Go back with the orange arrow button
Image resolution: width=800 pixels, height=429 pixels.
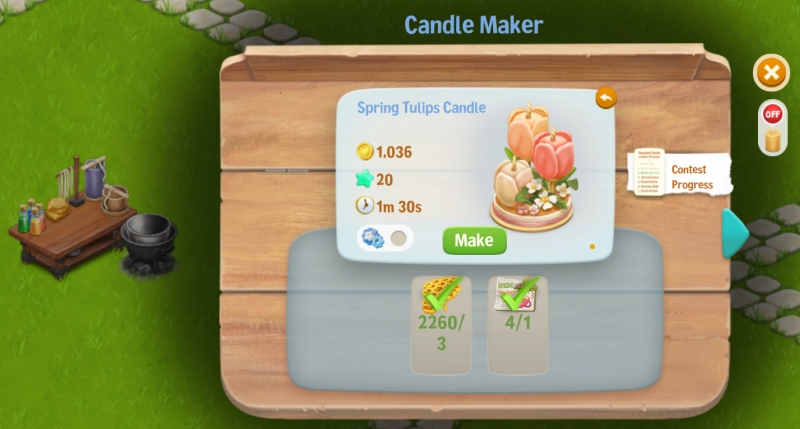pyautogui.click(x=605, y=98)
